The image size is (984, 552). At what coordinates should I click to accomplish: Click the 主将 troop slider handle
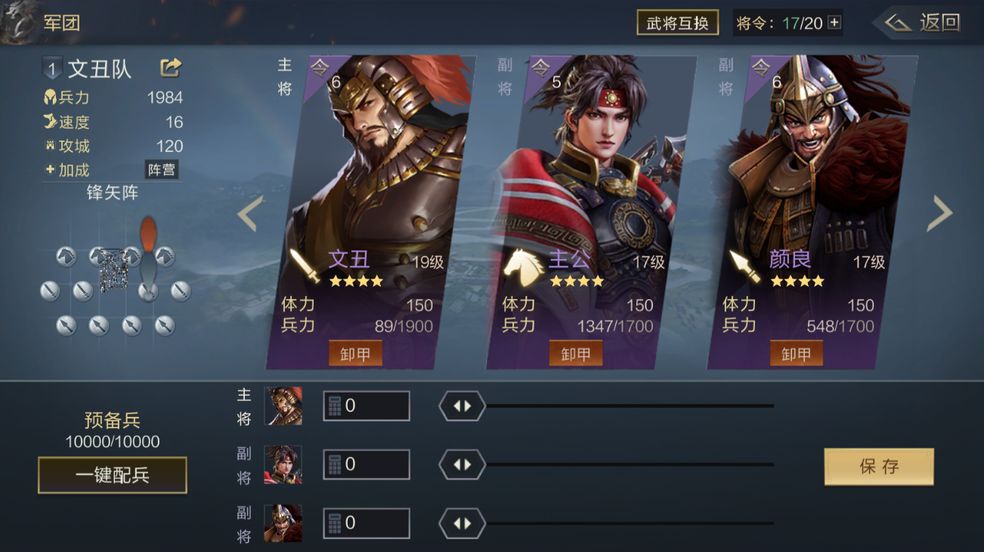tap(462, 406)
